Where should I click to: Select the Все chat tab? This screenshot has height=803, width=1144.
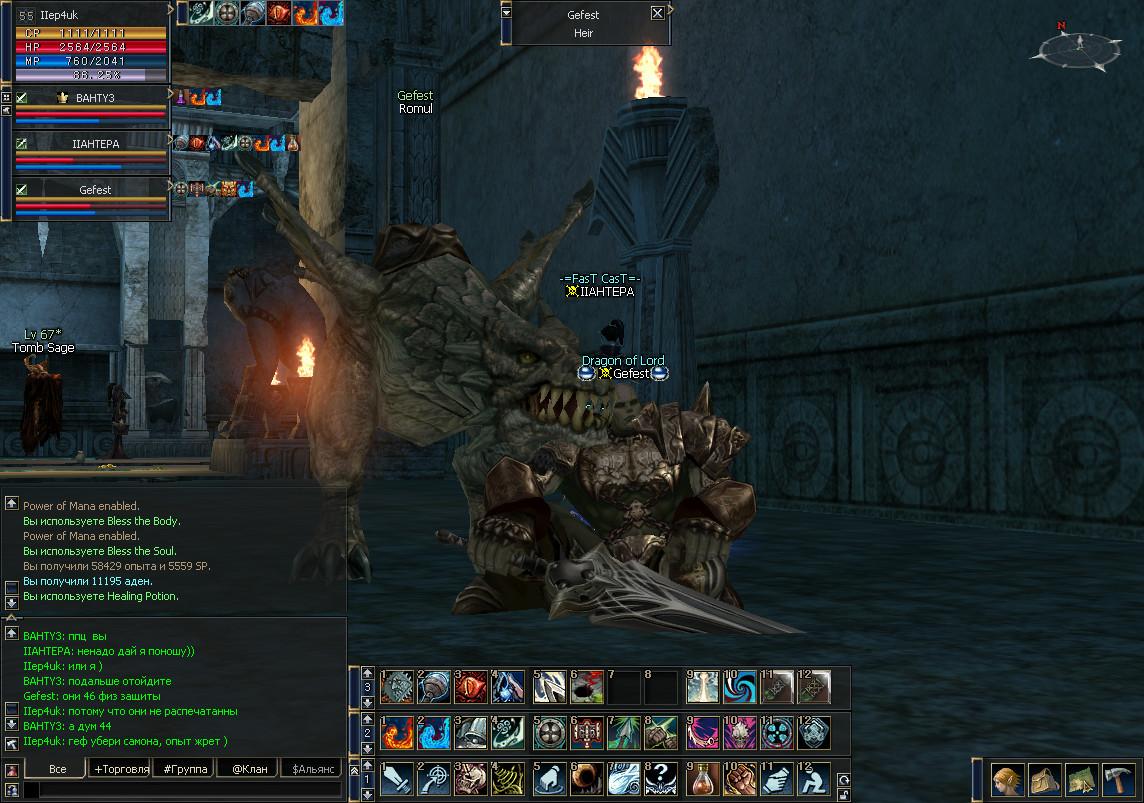(x=57, y=769)
